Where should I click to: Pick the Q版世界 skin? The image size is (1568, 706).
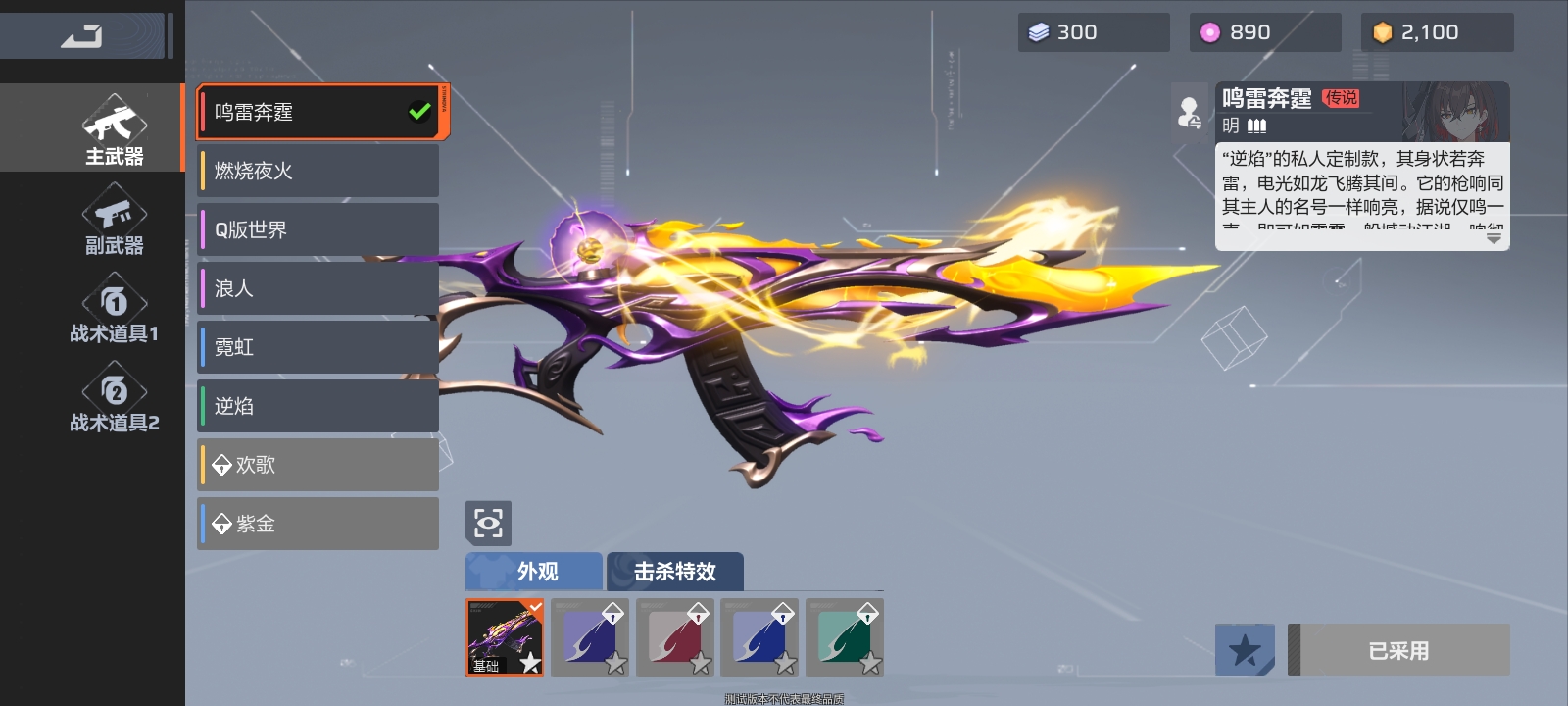pyautogui.click(x=319, y=229)
